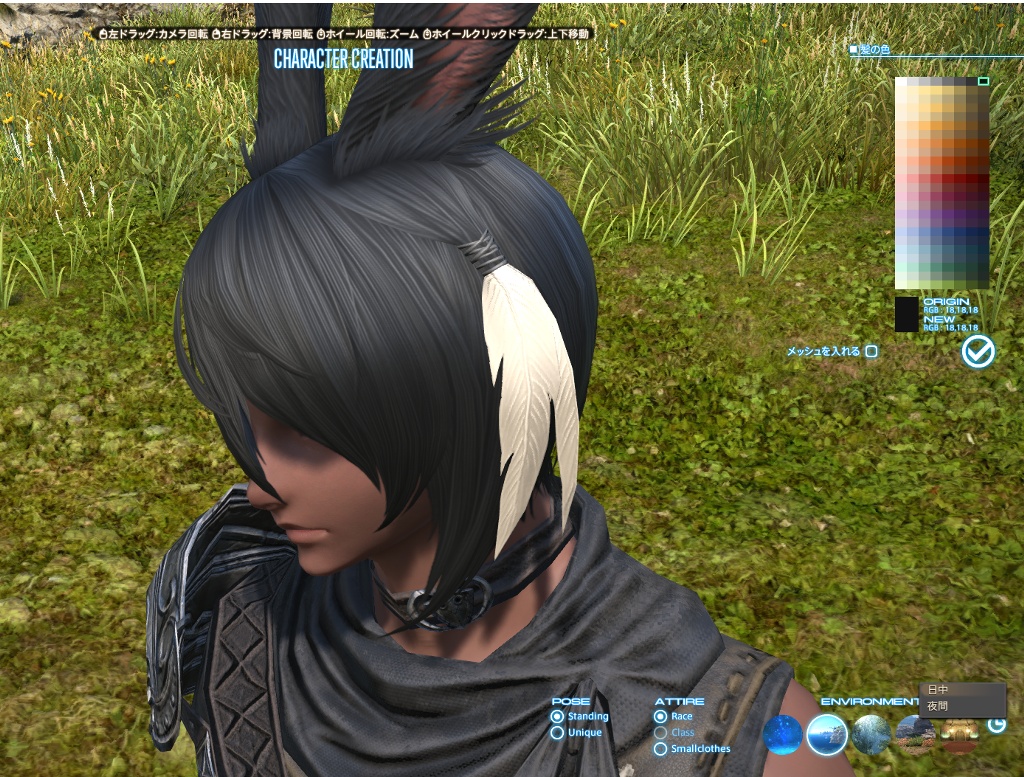This screenshot has width=1024, height=777.
Task: Toggle the メッシュを入れる highlights checkbox
Action: point(871,351)
